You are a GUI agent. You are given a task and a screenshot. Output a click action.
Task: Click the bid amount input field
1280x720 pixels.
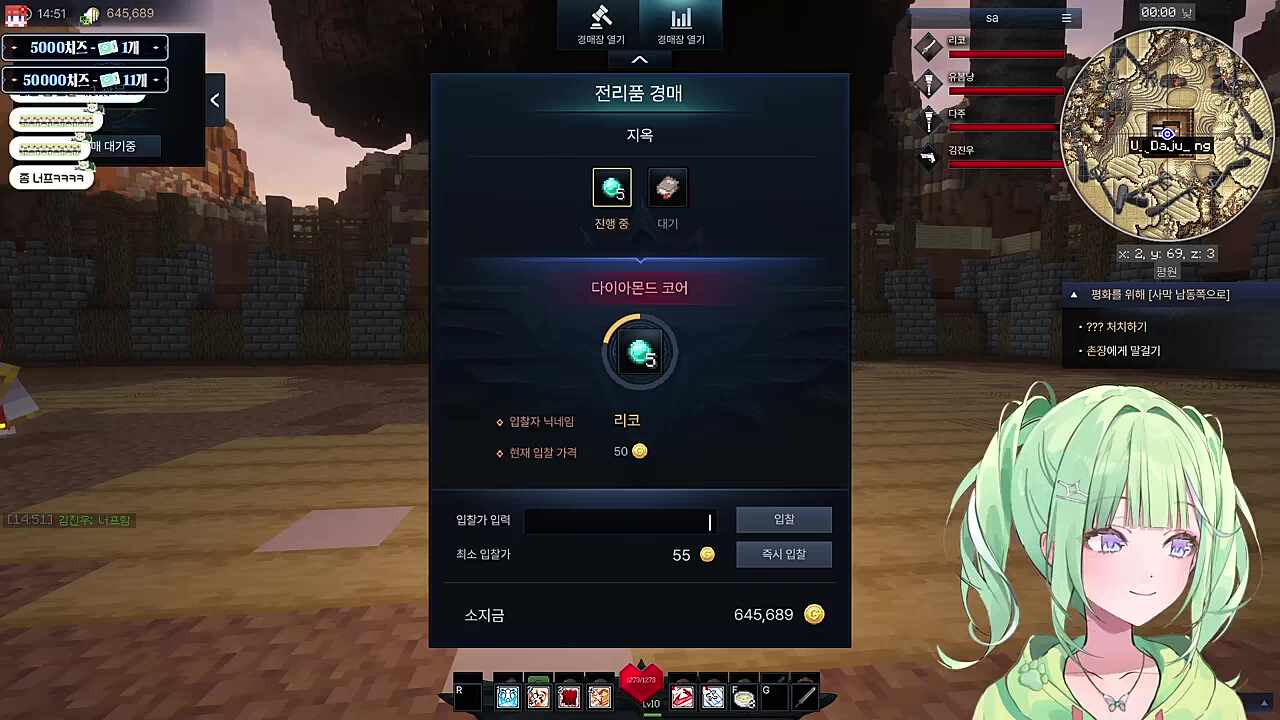point(620,519)
